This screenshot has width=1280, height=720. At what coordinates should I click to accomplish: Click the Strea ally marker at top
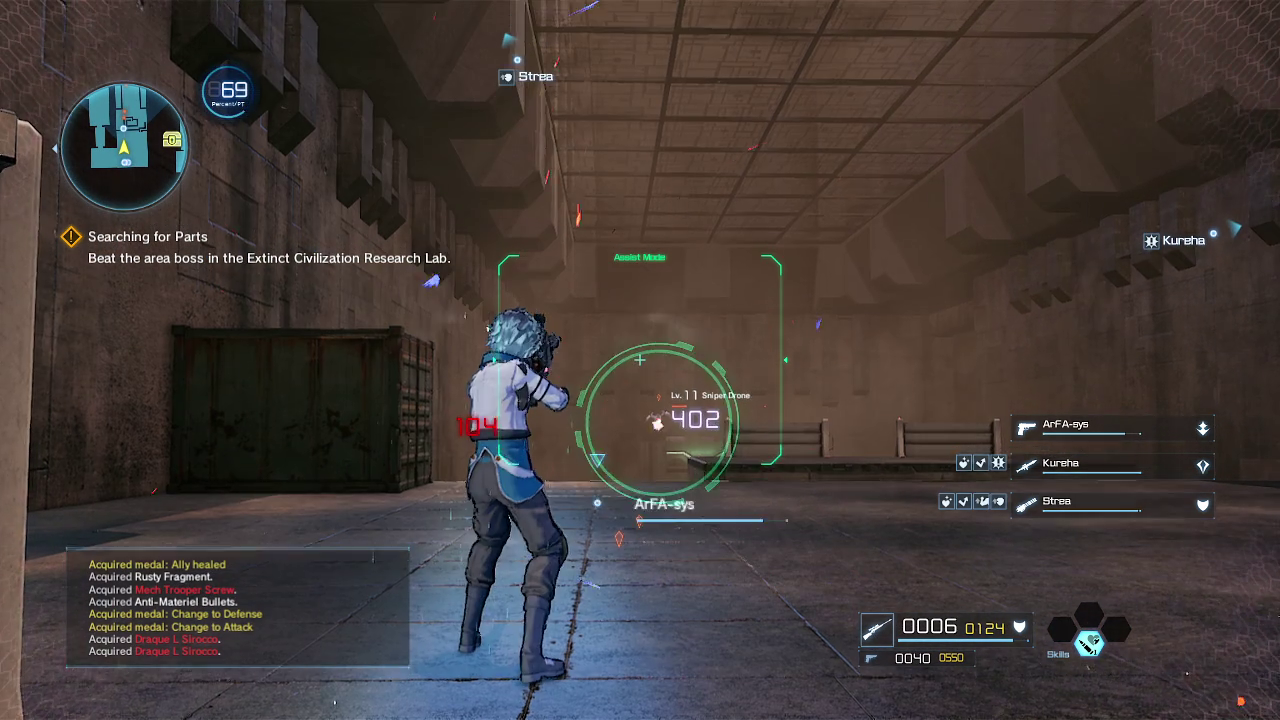coord(526,77)
